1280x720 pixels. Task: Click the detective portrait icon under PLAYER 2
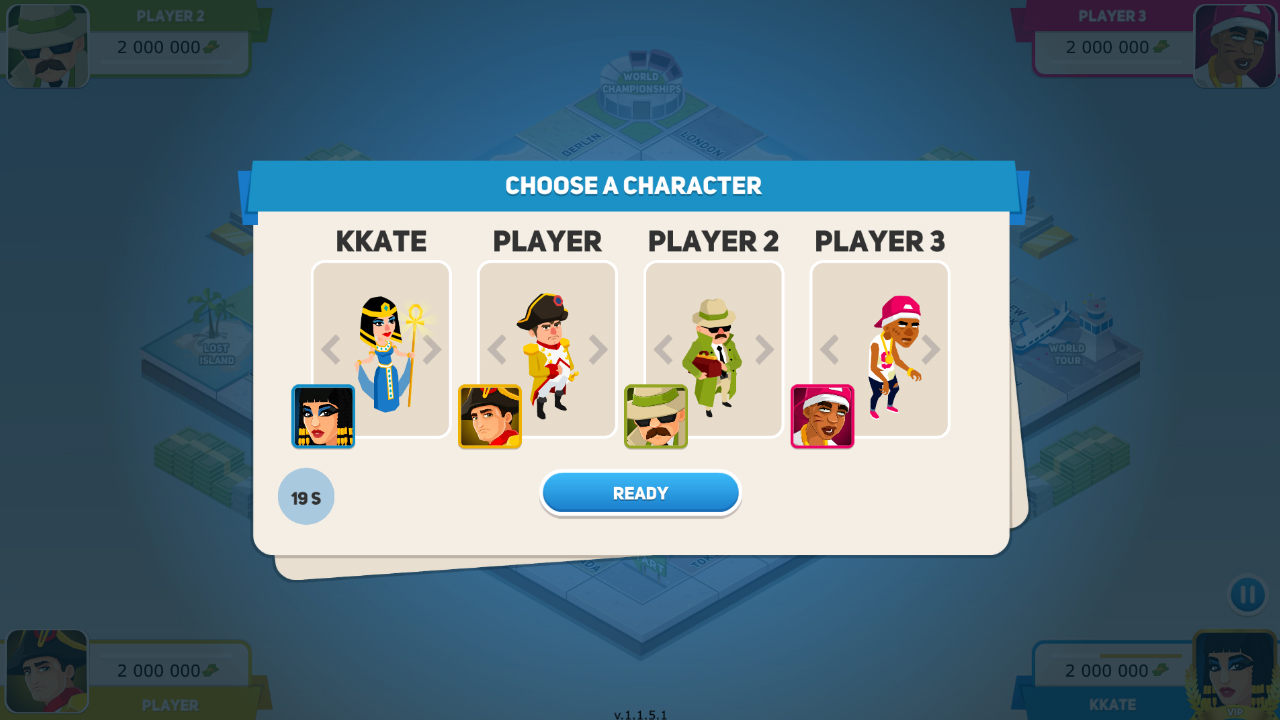point(656,416)
